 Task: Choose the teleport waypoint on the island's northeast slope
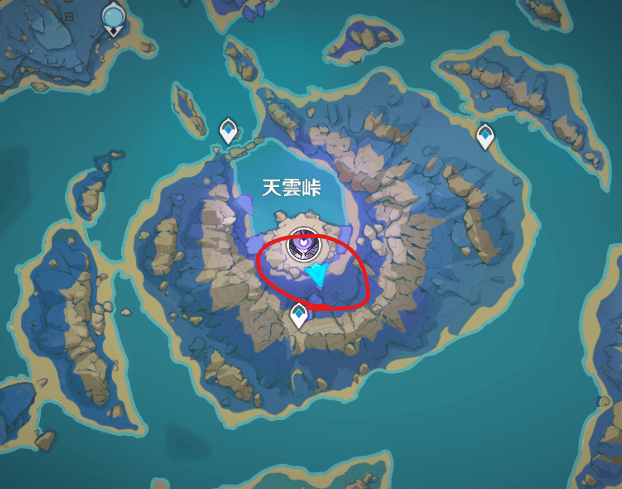click(485, 135)
